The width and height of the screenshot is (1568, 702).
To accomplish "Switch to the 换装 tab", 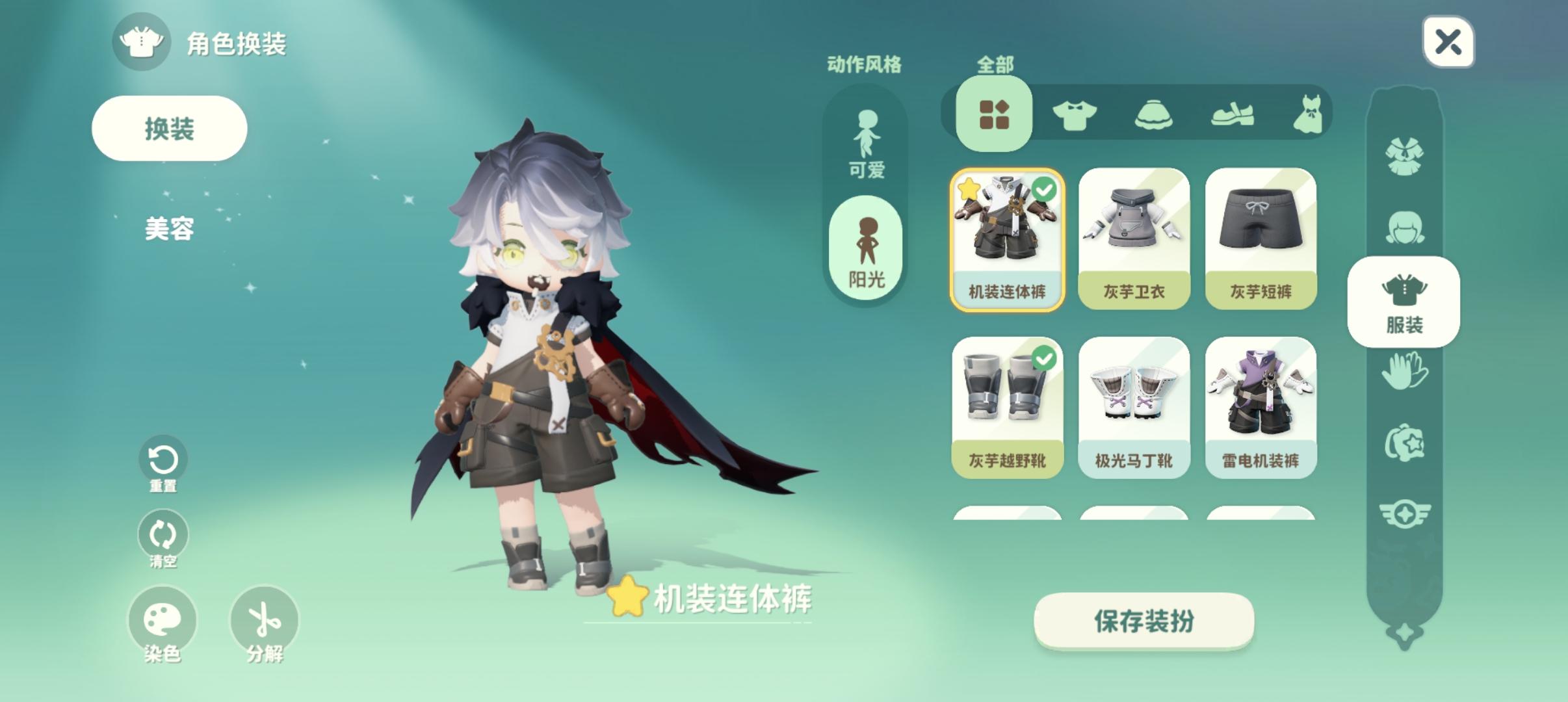I will [170, 128].
